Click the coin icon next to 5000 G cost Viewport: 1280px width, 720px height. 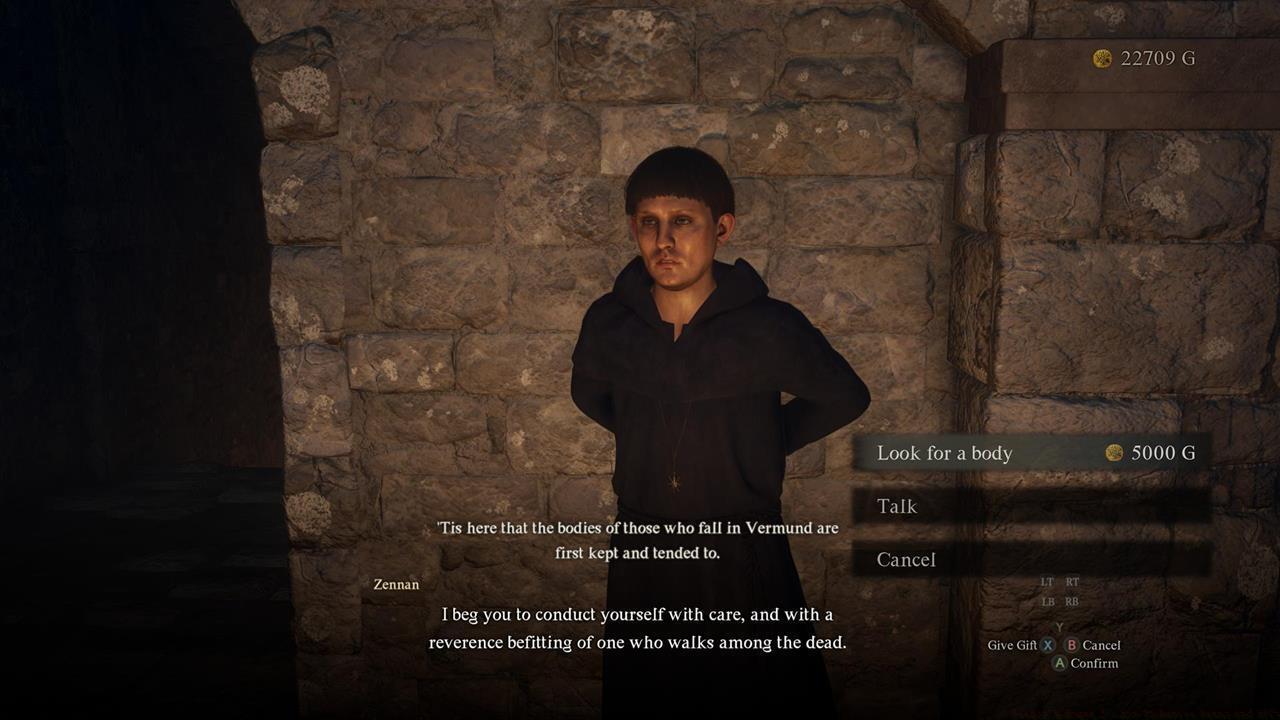coord(1113,453)
